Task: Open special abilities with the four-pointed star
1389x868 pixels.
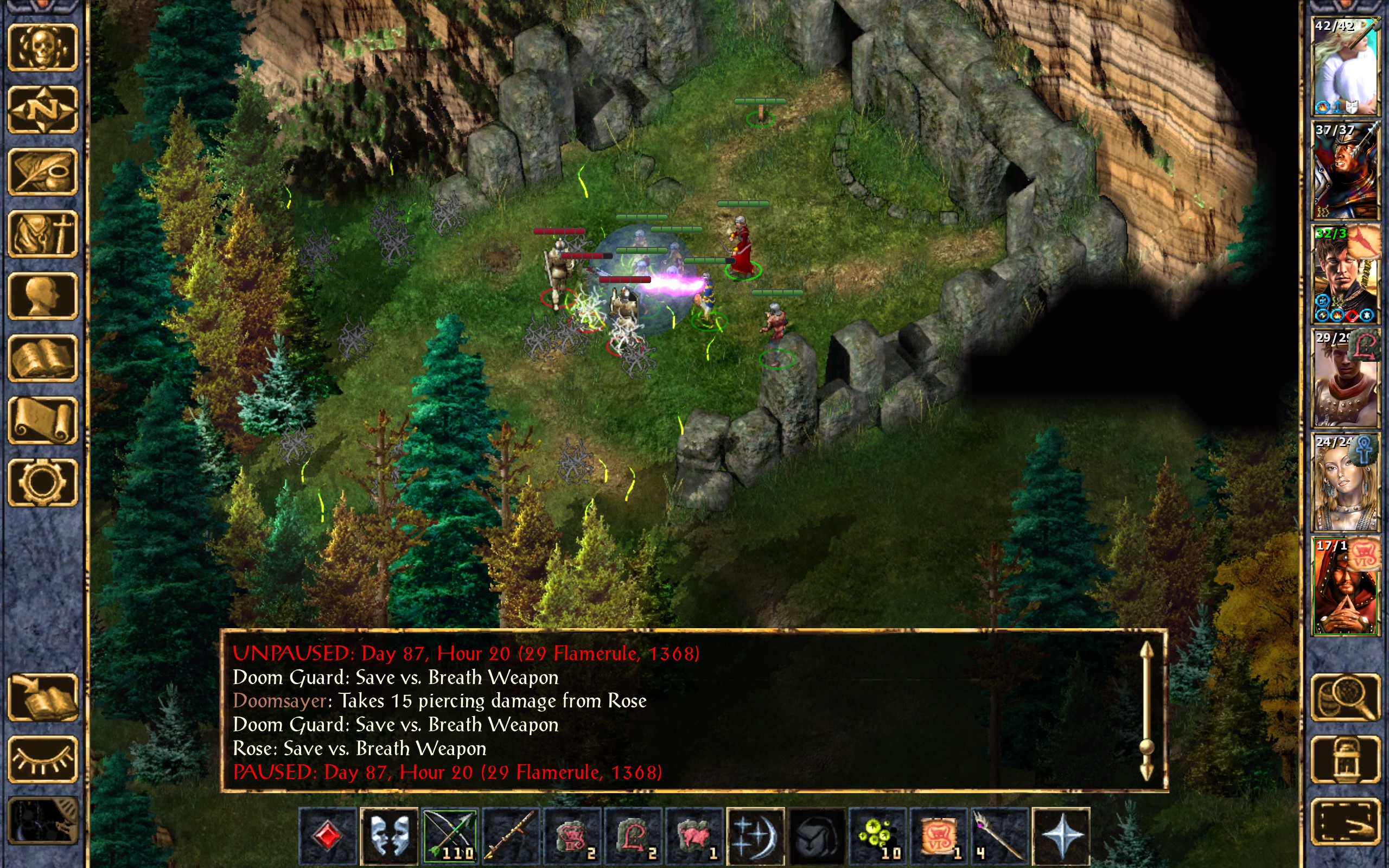Action: (x=1061, y=836)
